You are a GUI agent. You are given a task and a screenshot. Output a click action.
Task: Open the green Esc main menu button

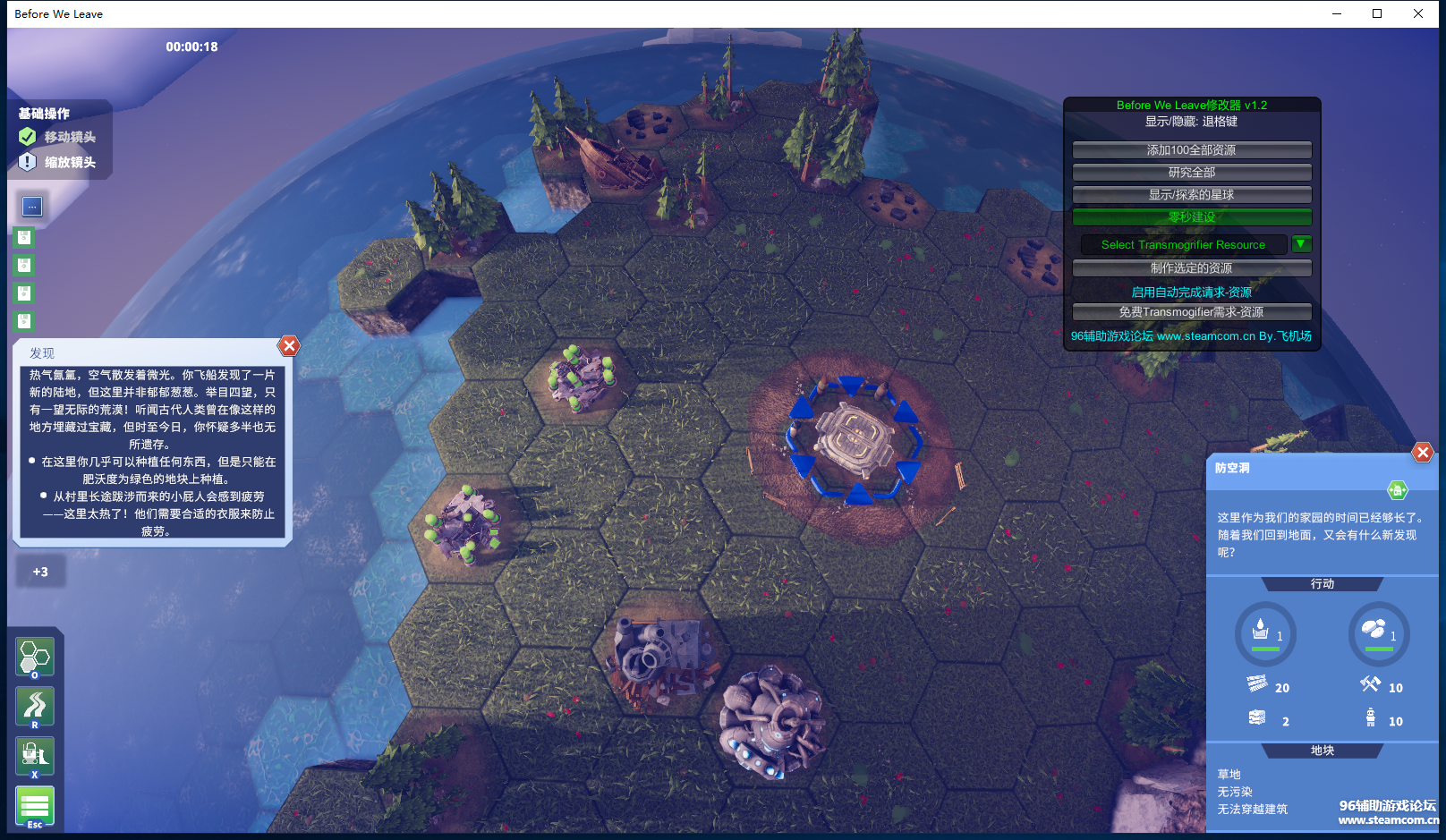35,806
